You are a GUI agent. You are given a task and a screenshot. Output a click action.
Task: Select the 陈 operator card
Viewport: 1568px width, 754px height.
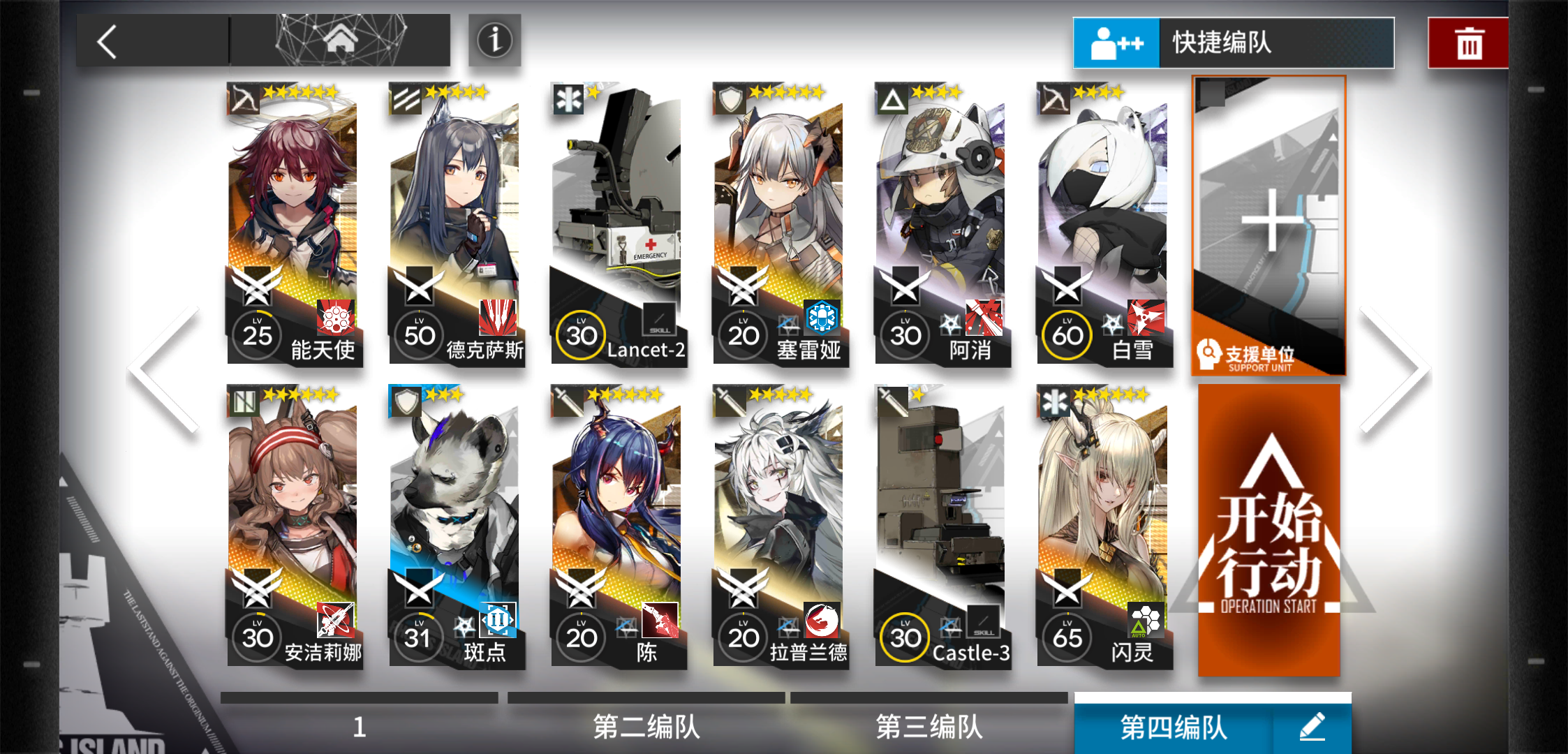pyautogui.click(x=616, y=526)
